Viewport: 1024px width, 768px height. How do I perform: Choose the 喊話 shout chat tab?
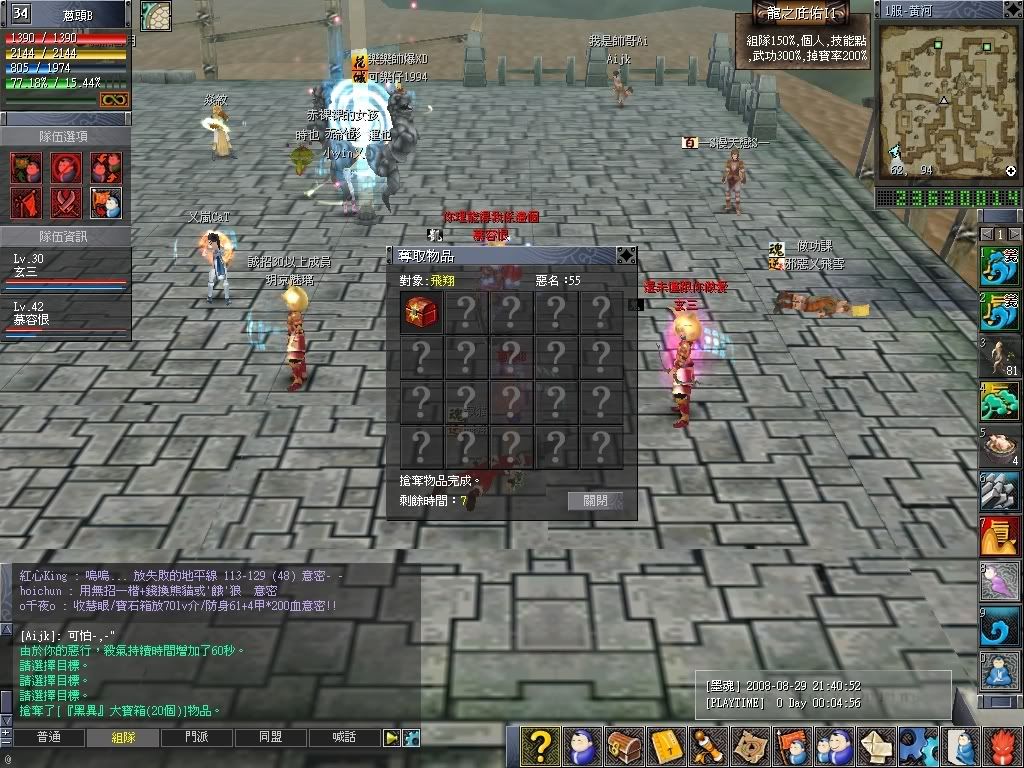344,738
